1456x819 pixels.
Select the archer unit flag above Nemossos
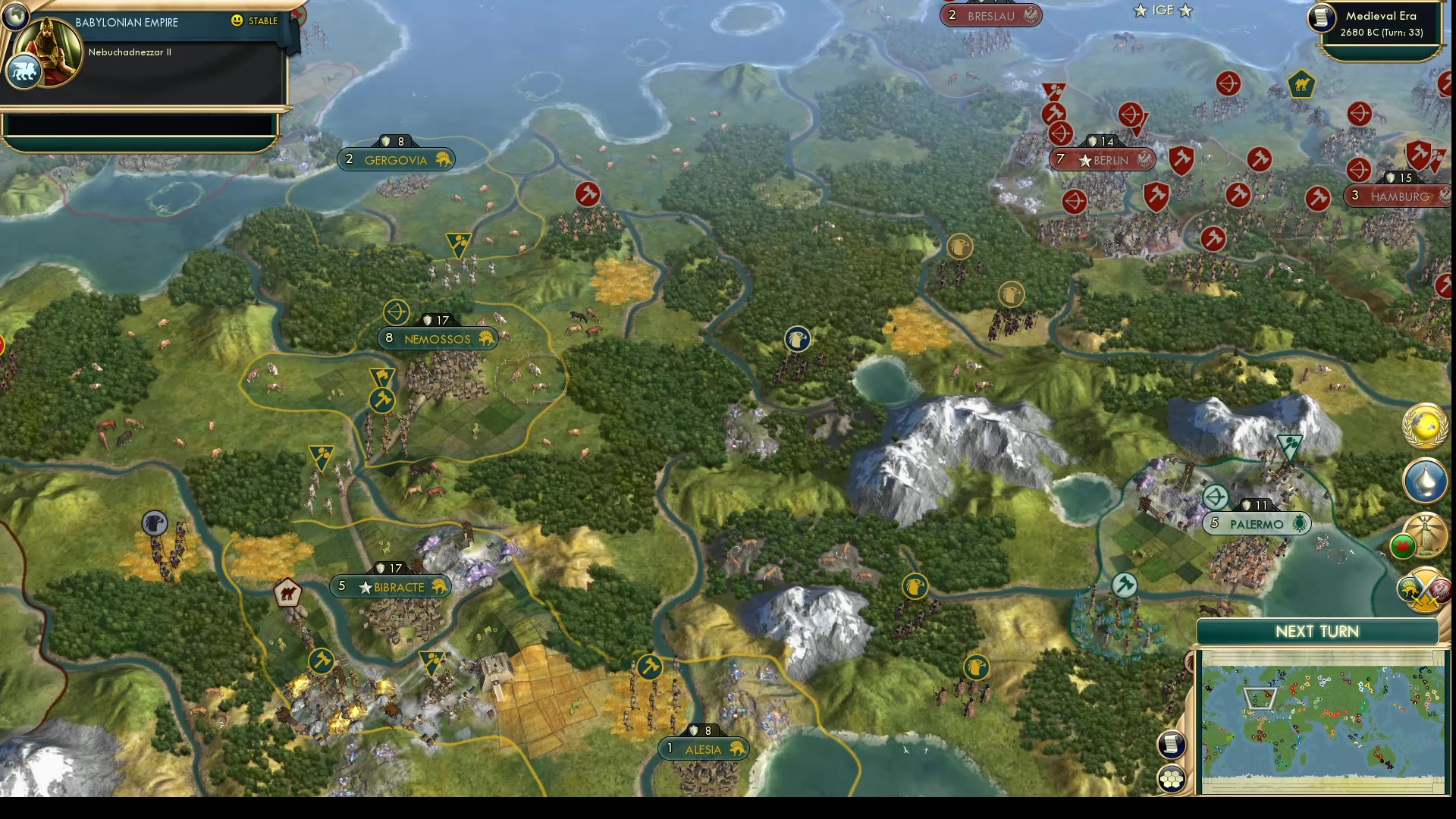[397, 312]
